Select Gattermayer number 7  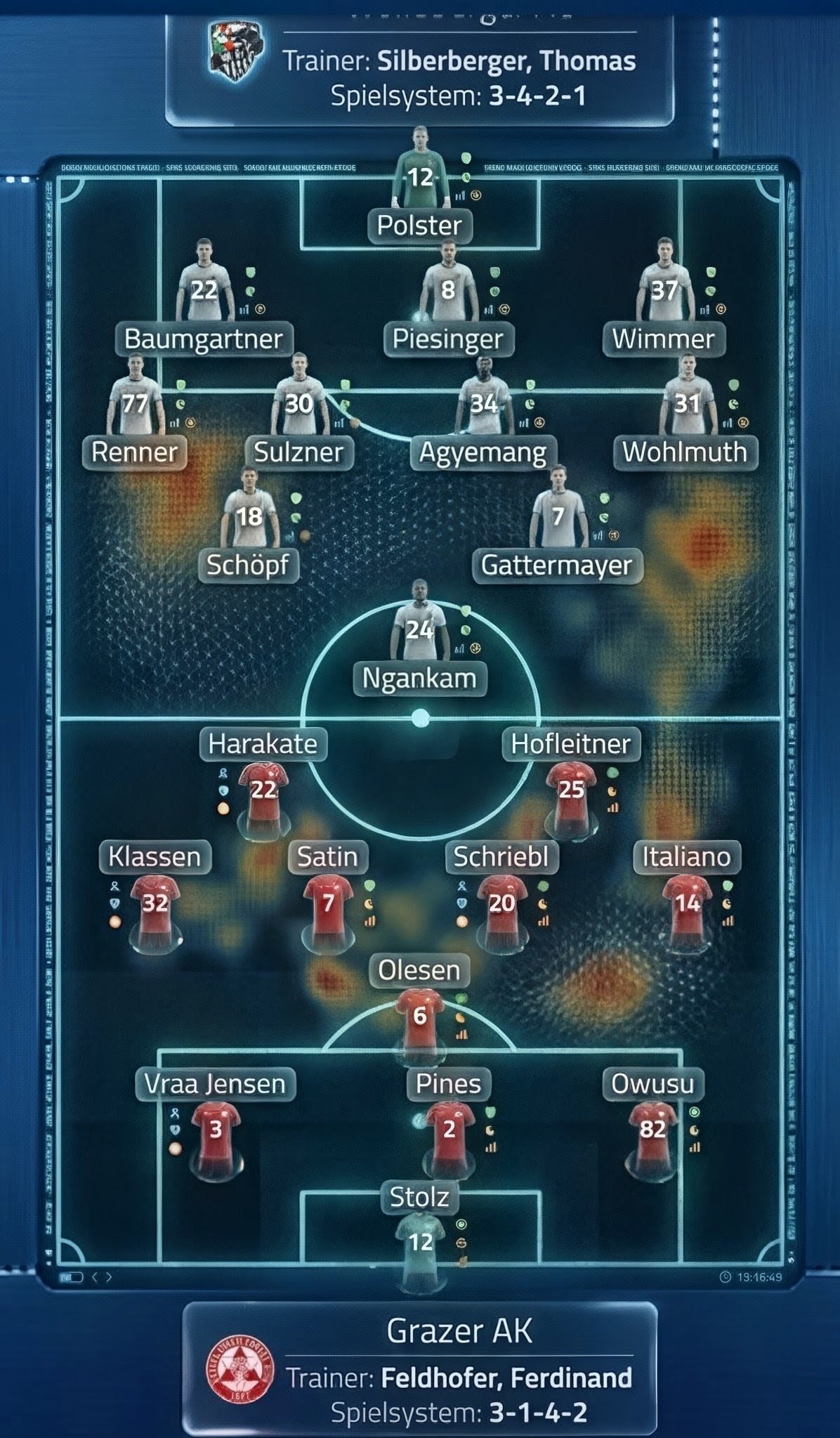[558, 516]
